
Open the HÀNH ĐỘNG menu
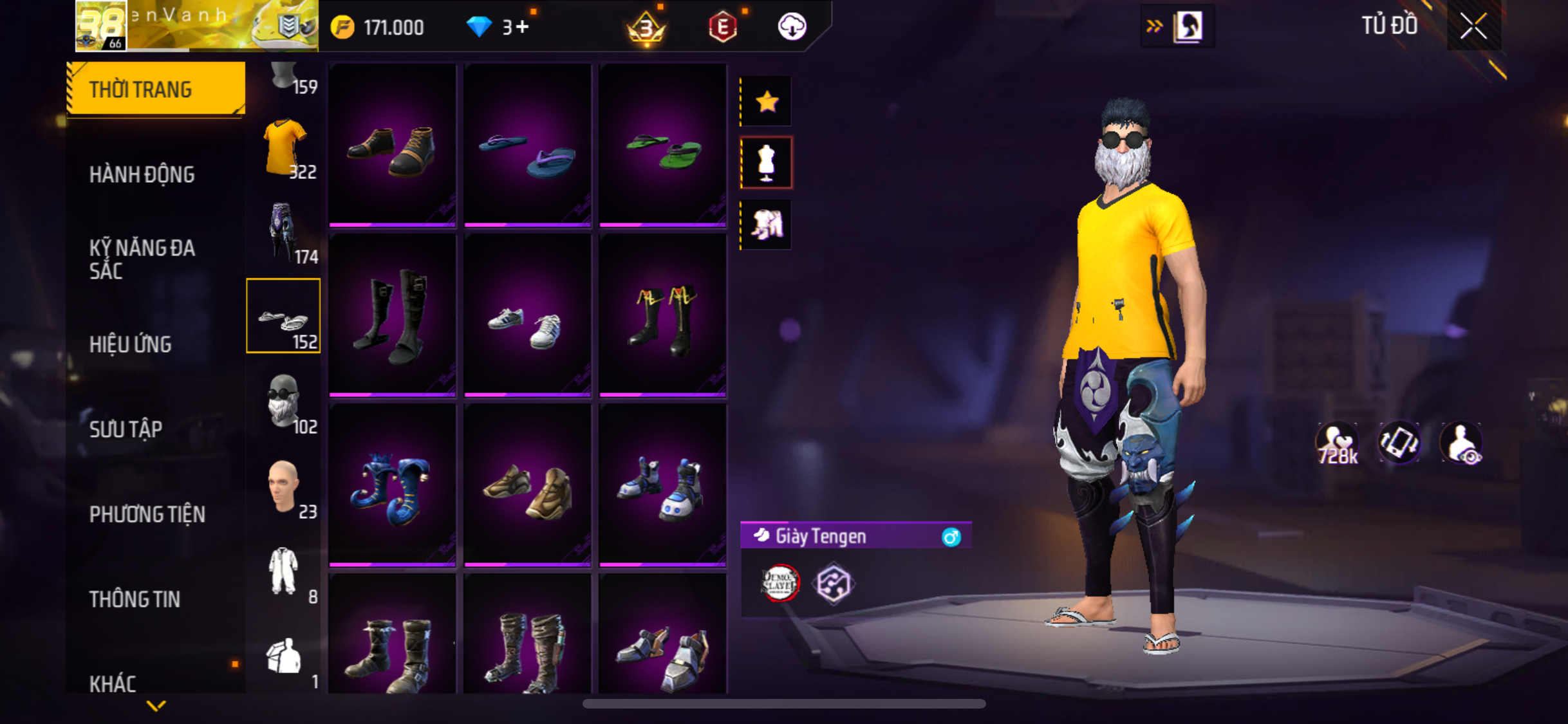142,174
